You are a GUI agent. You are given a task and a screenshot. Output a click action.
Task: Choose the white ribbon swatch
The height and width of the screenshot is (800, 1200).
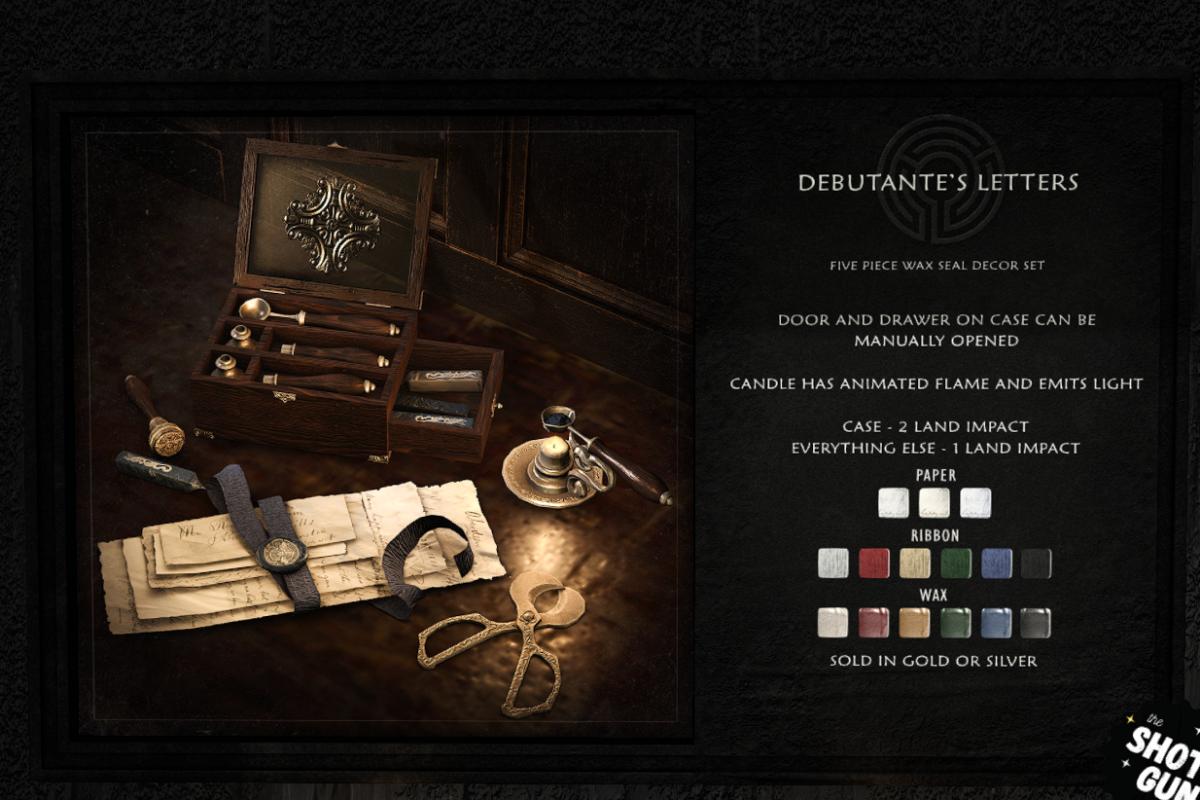[x=833, y=563]
